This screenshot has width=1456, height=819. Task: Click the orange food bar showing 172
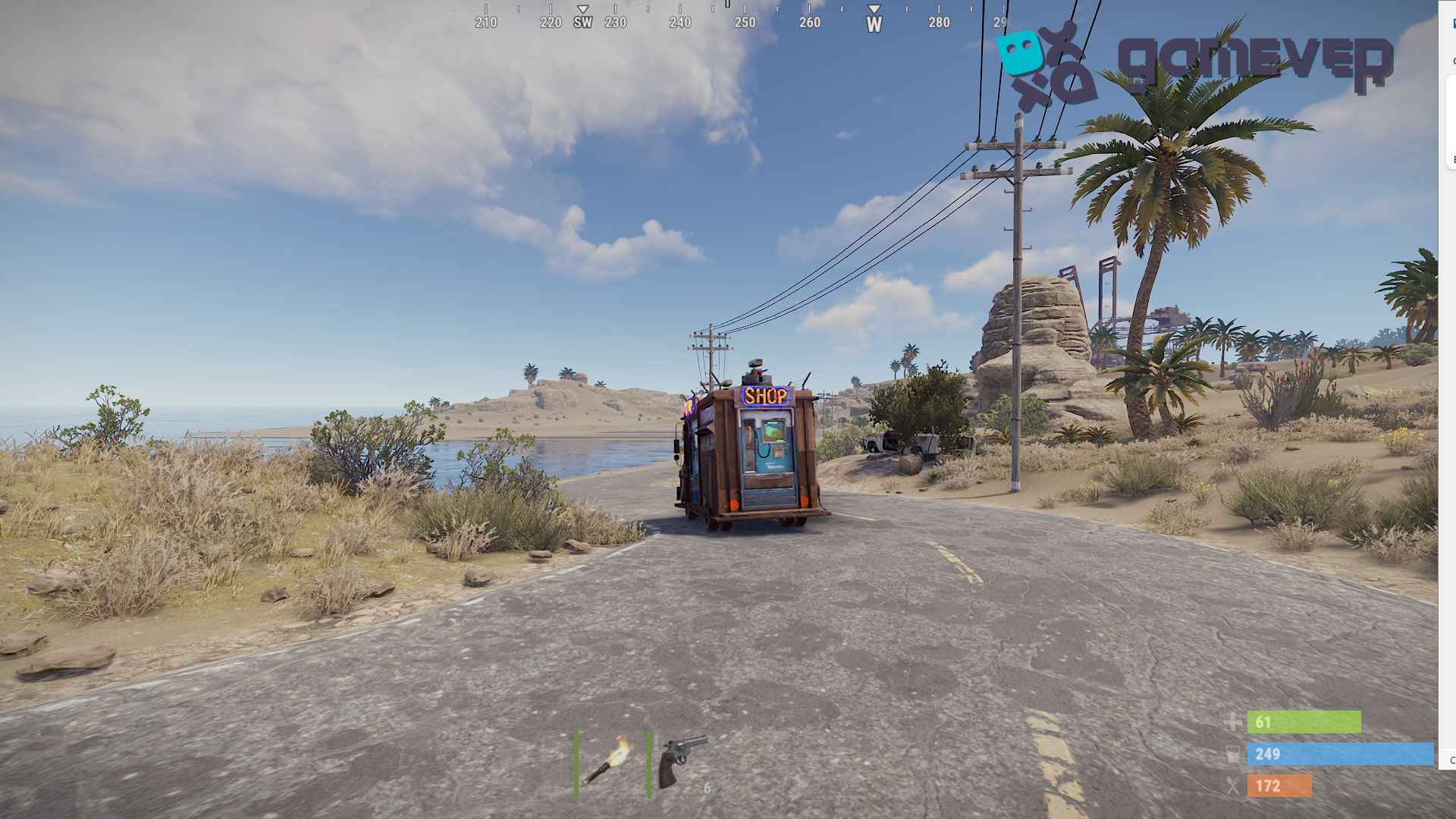[1282, 786]
